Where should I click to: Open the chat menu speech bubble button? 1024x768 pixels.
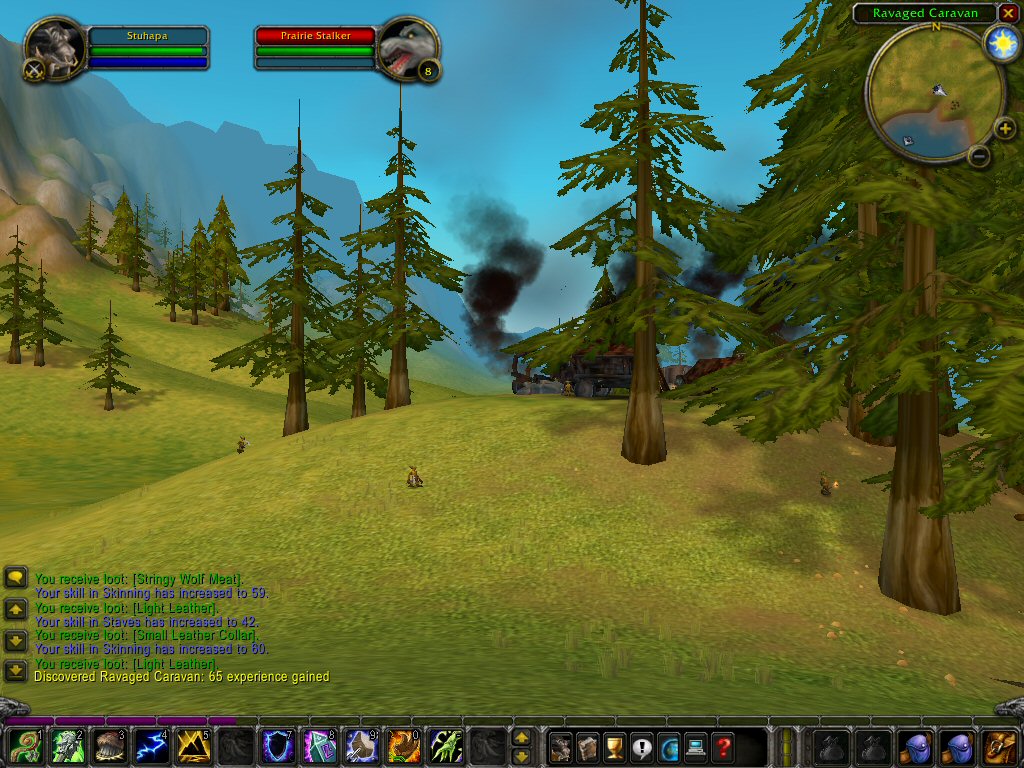pos(15,577)
